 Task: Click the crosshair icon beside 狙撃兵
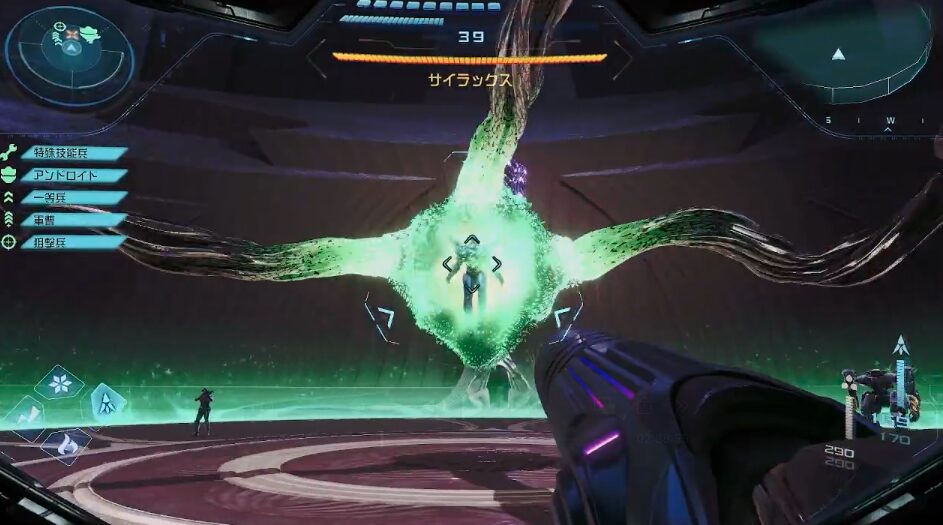[10, 241]
